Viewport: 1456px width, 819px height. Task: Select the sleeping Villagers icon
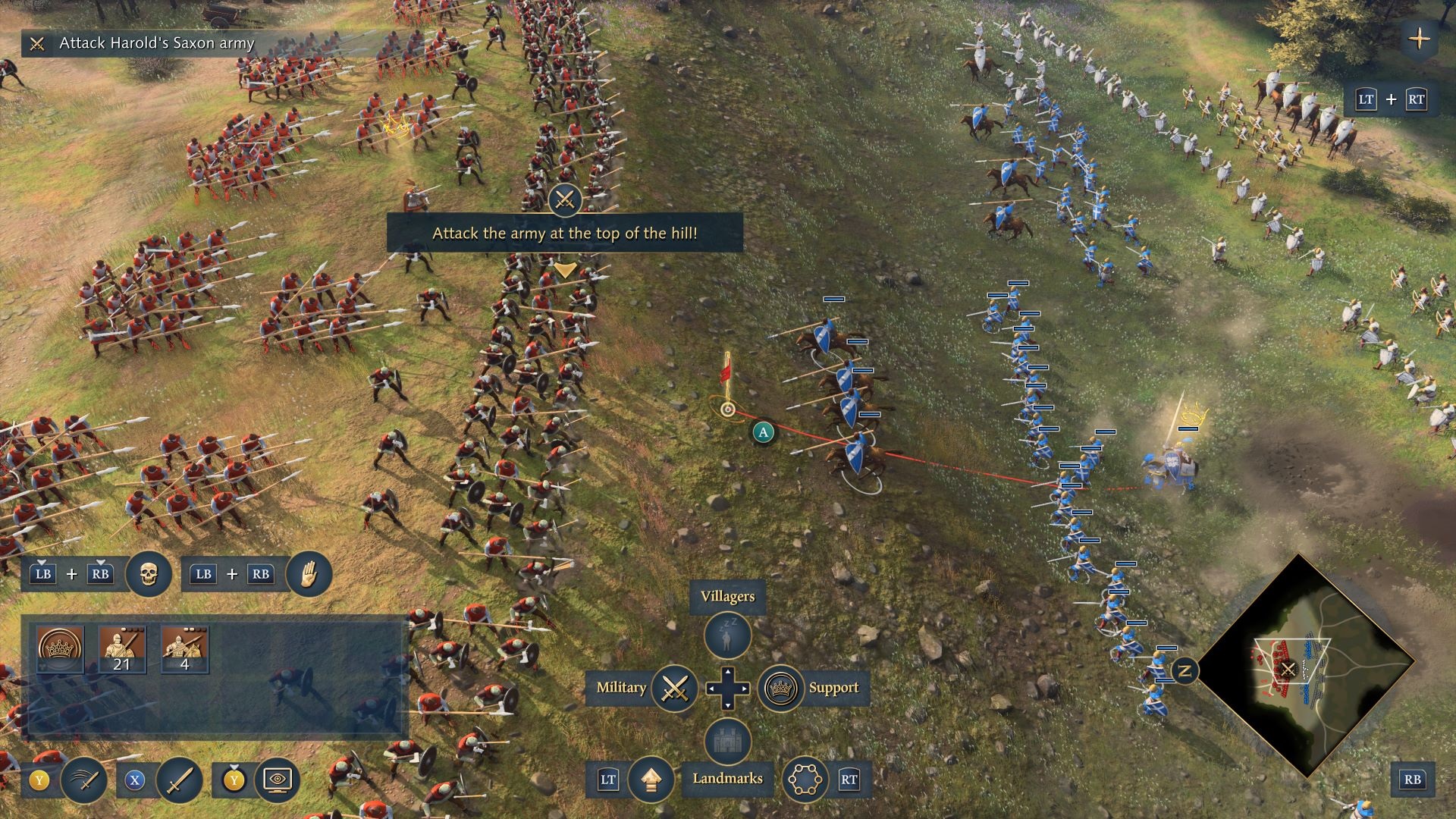coord(726,635)
